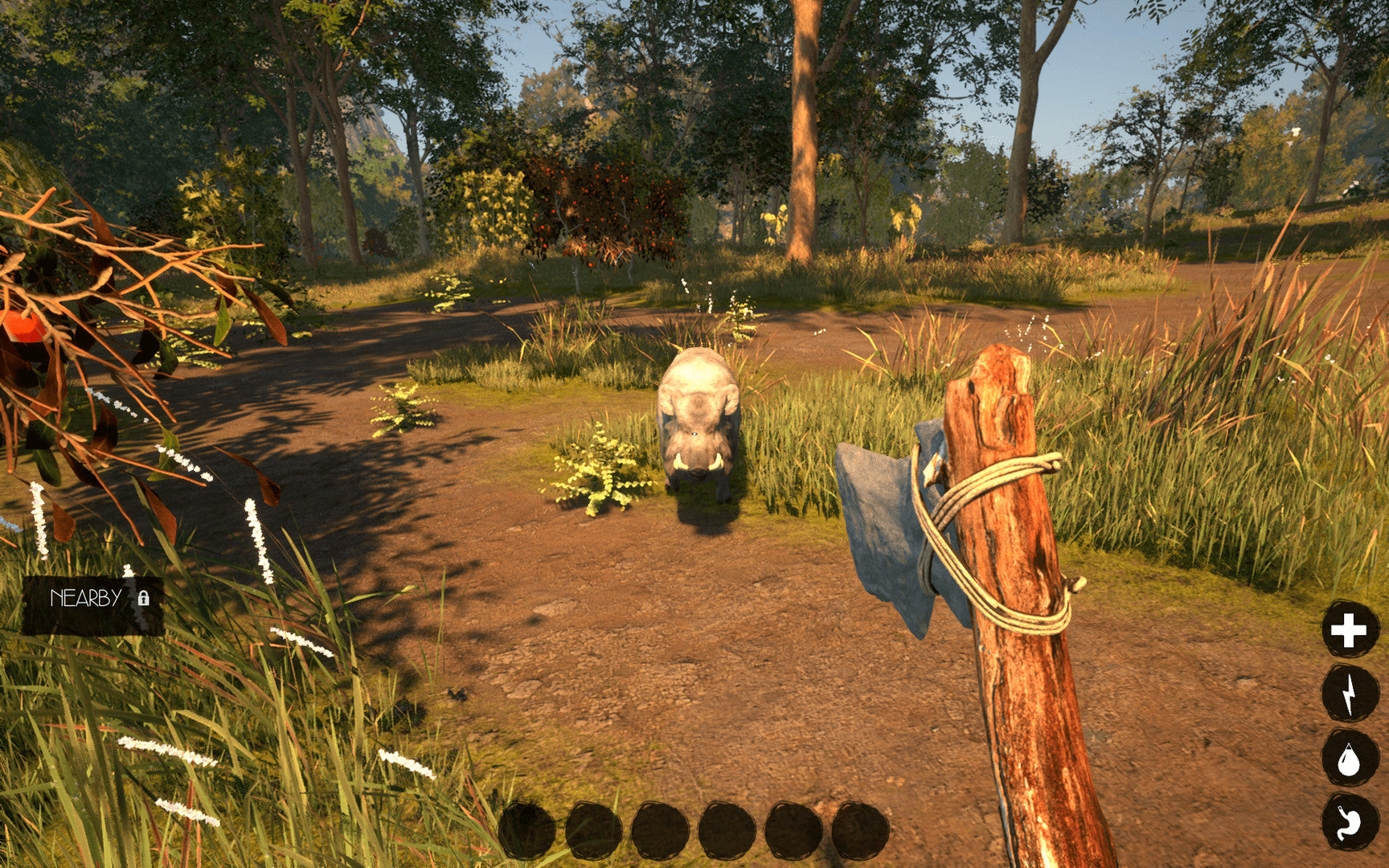Click the lightning bolt energy icon
The image size is (1389, 868).
click(1350, 693)
